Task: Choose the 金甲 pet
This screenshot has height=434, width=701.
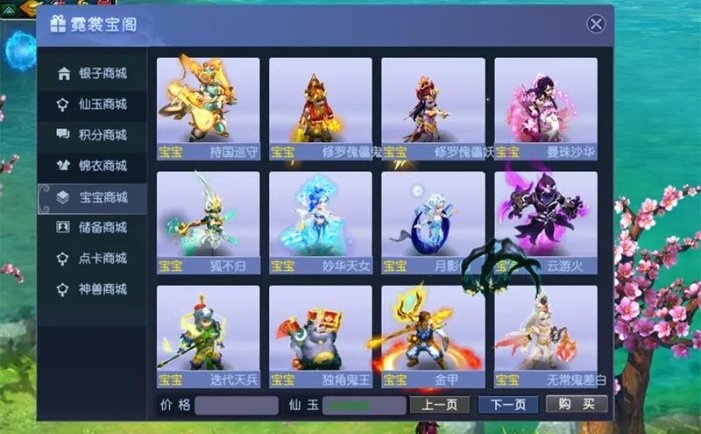Action: click(x=432, y=335)
